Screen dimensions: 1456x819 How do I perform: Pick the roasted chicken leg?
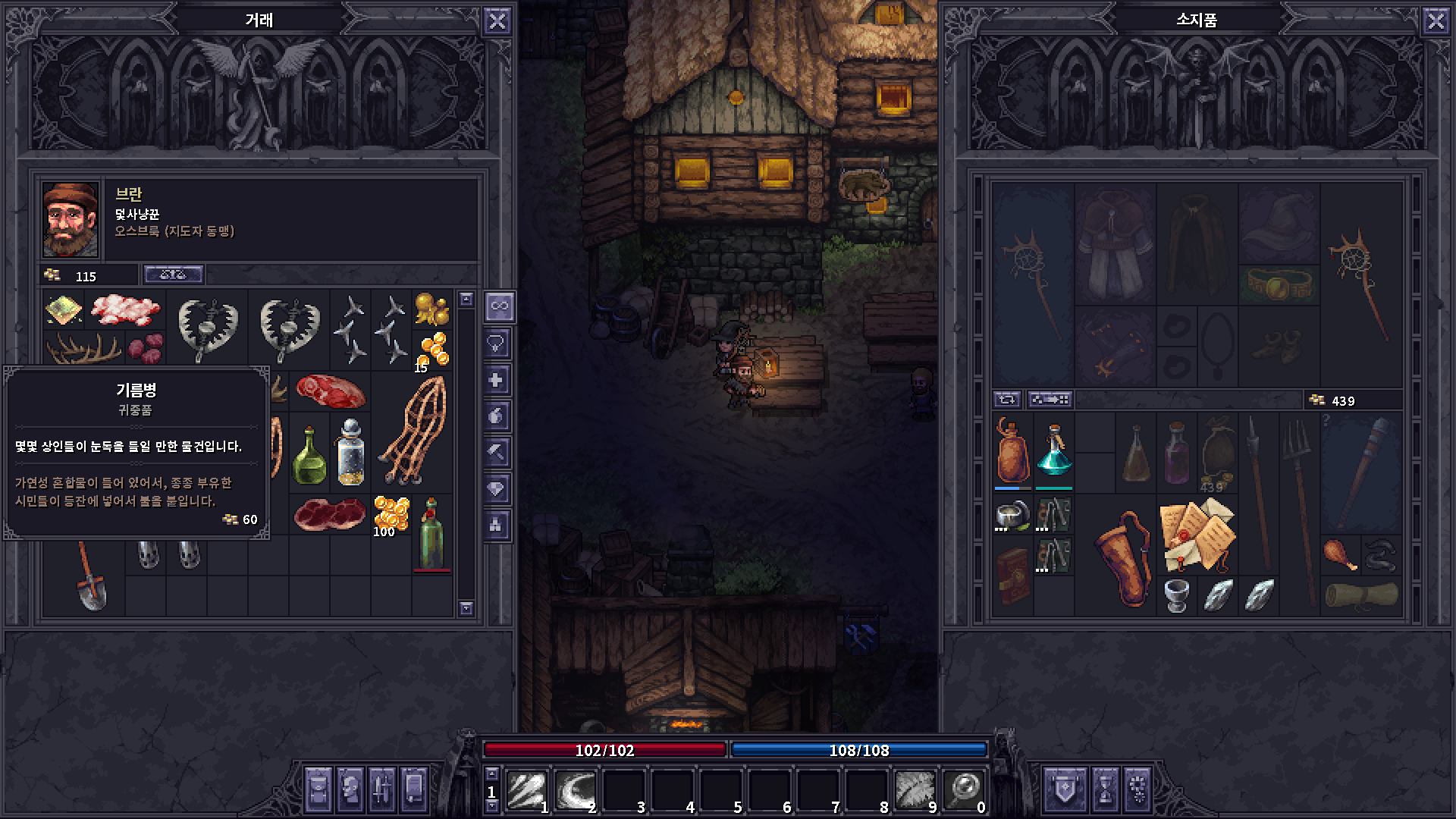click(x=1340, y=554)
